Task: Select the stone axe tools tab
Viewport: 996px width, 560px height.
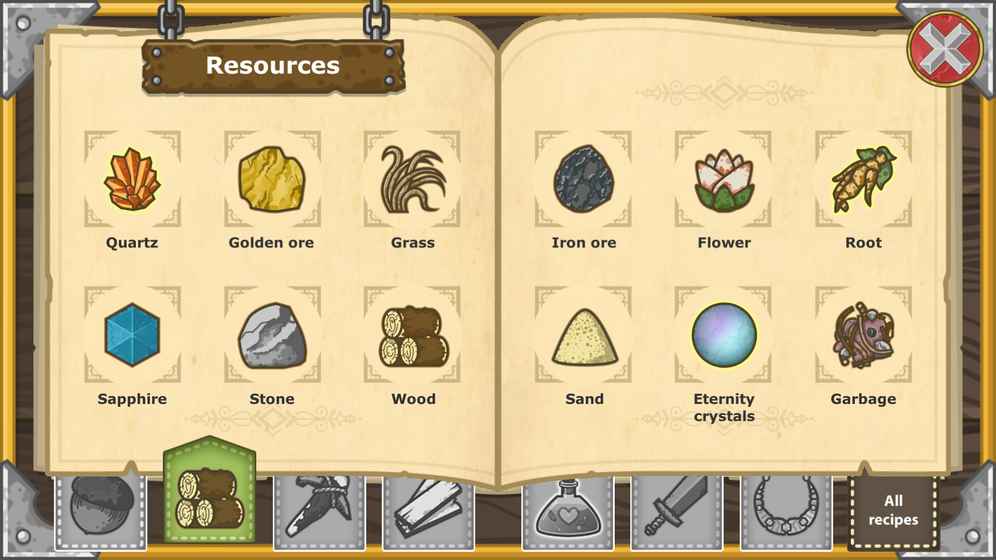Action: coord(319,510)
